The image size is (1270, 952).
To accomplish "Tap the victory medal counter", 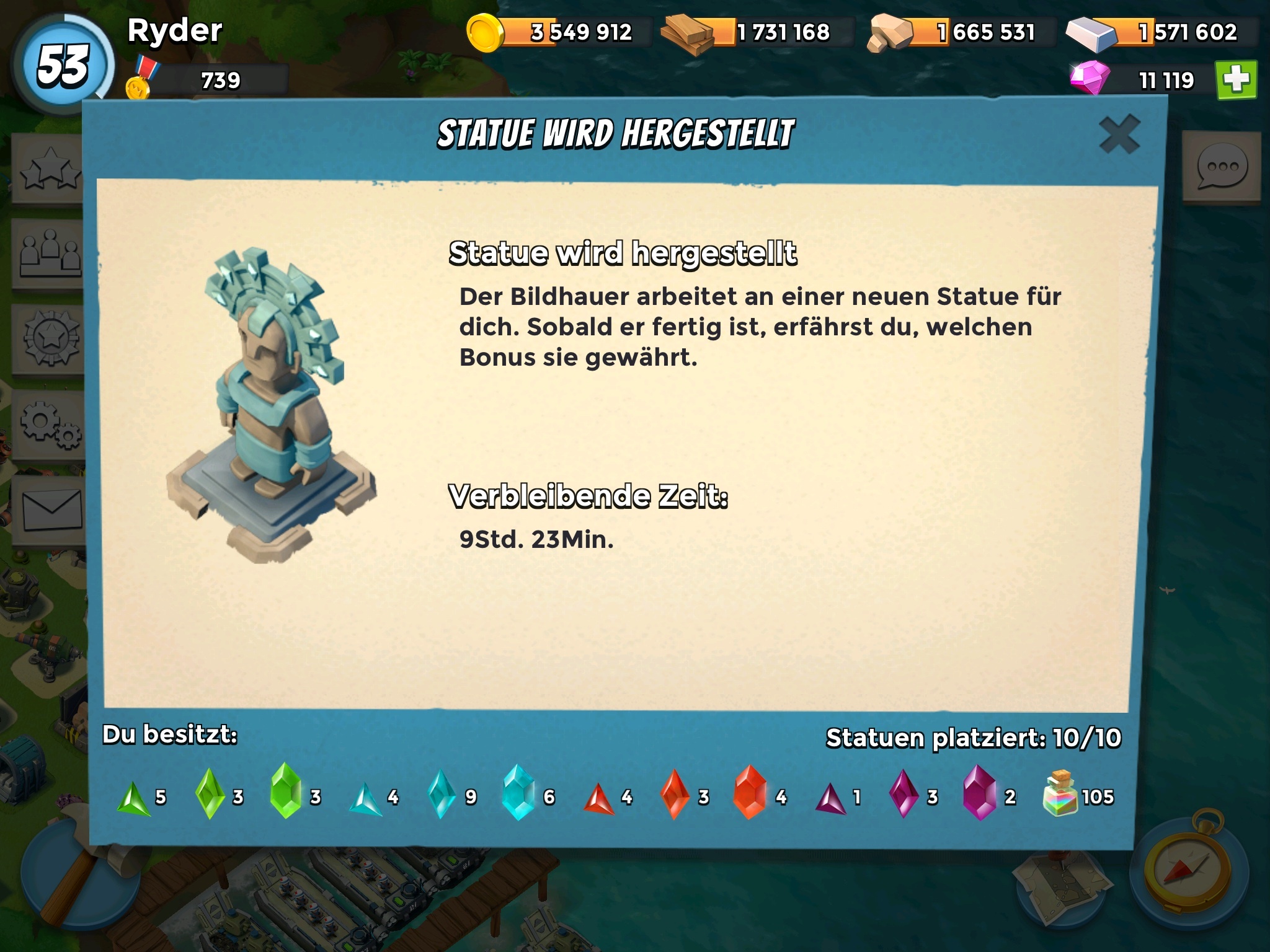I will 205,81.
